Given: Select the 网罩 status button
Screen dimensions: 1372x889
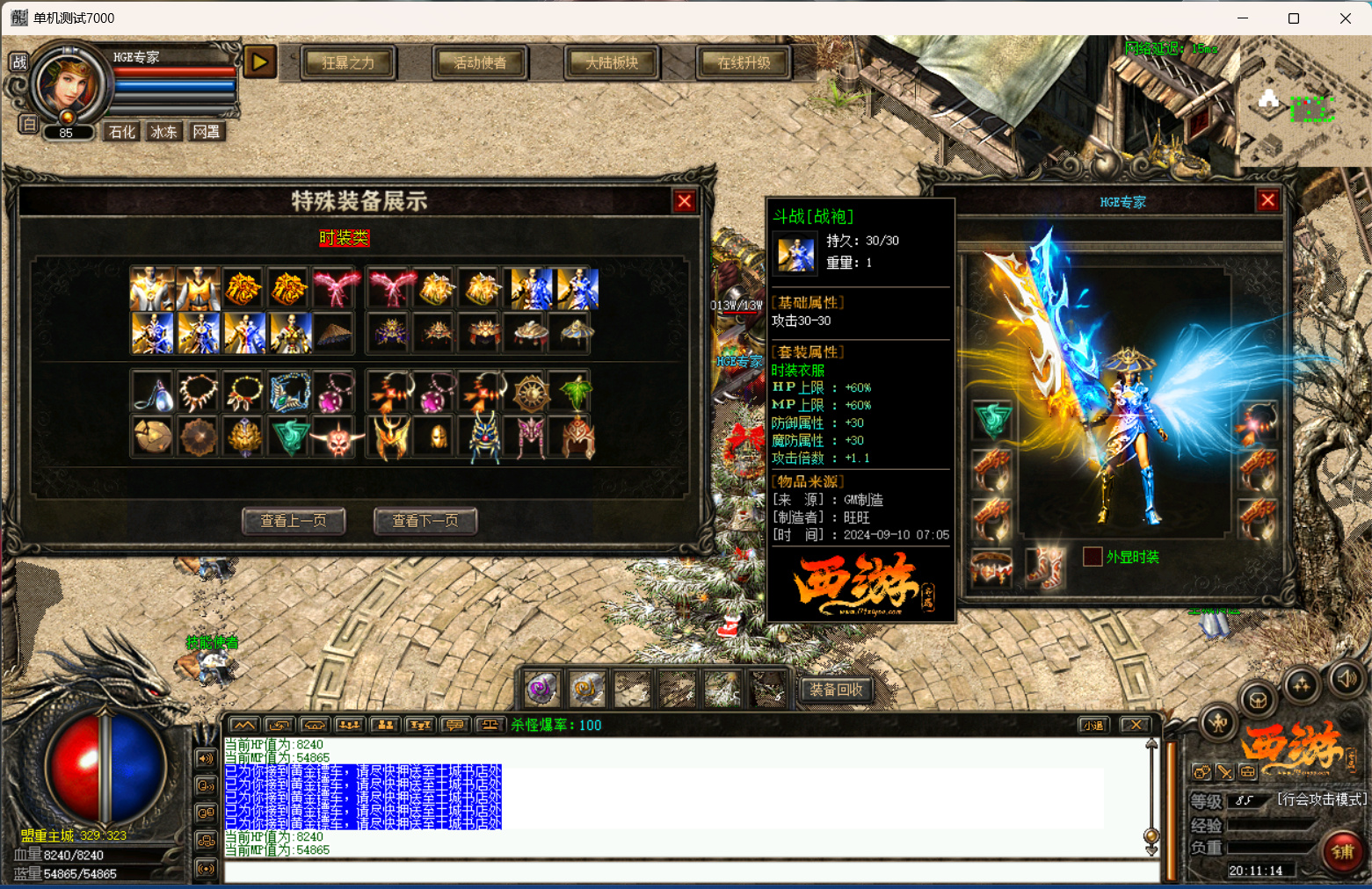Looking at the screenshot, I should pyautogui.click(x=206, y=132).
